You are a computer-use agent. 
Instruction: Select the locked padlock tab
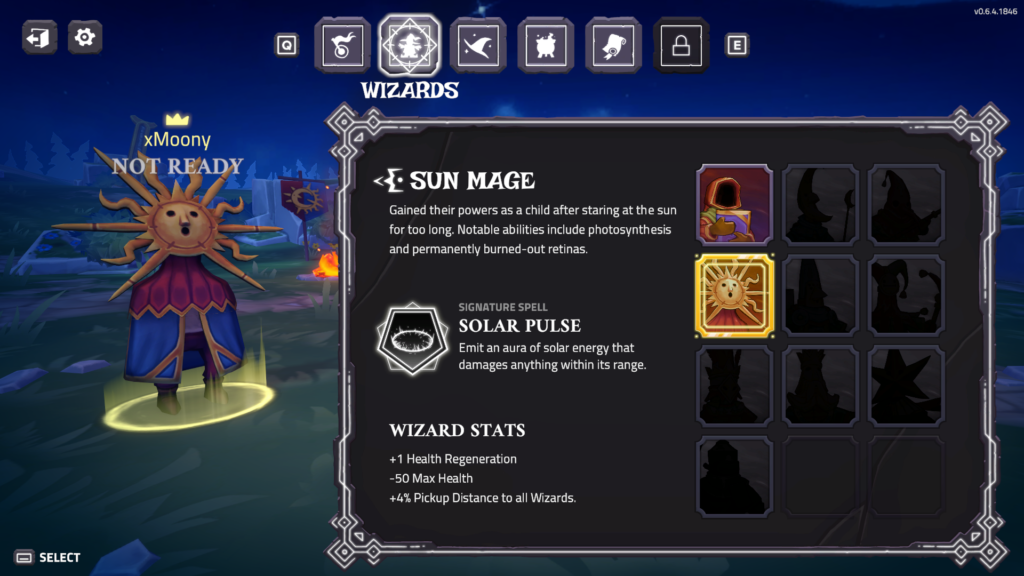[x=682, y=45]
